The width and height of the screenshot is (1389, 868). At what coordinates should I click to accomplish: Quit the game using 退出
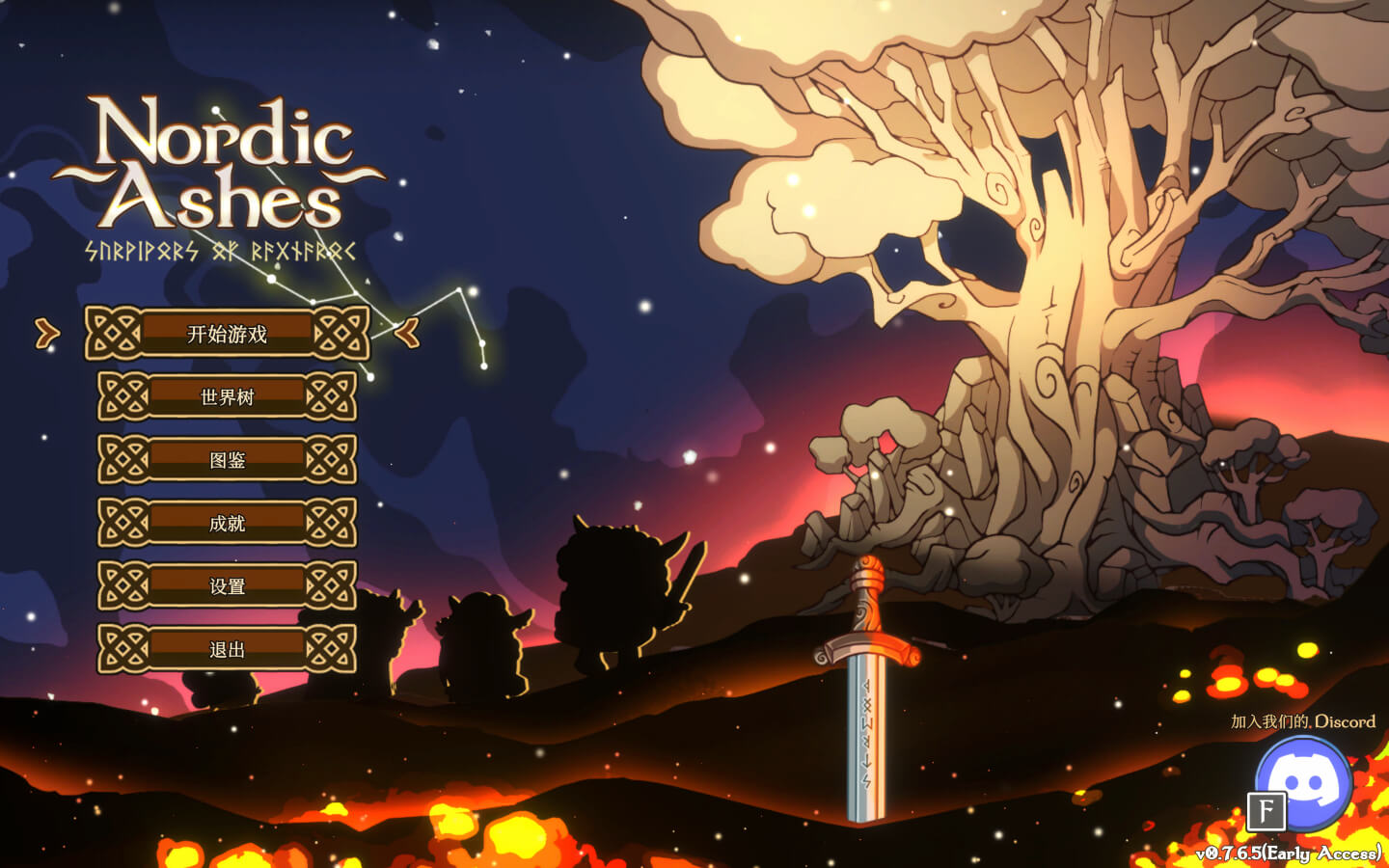[x=228, y=649]
